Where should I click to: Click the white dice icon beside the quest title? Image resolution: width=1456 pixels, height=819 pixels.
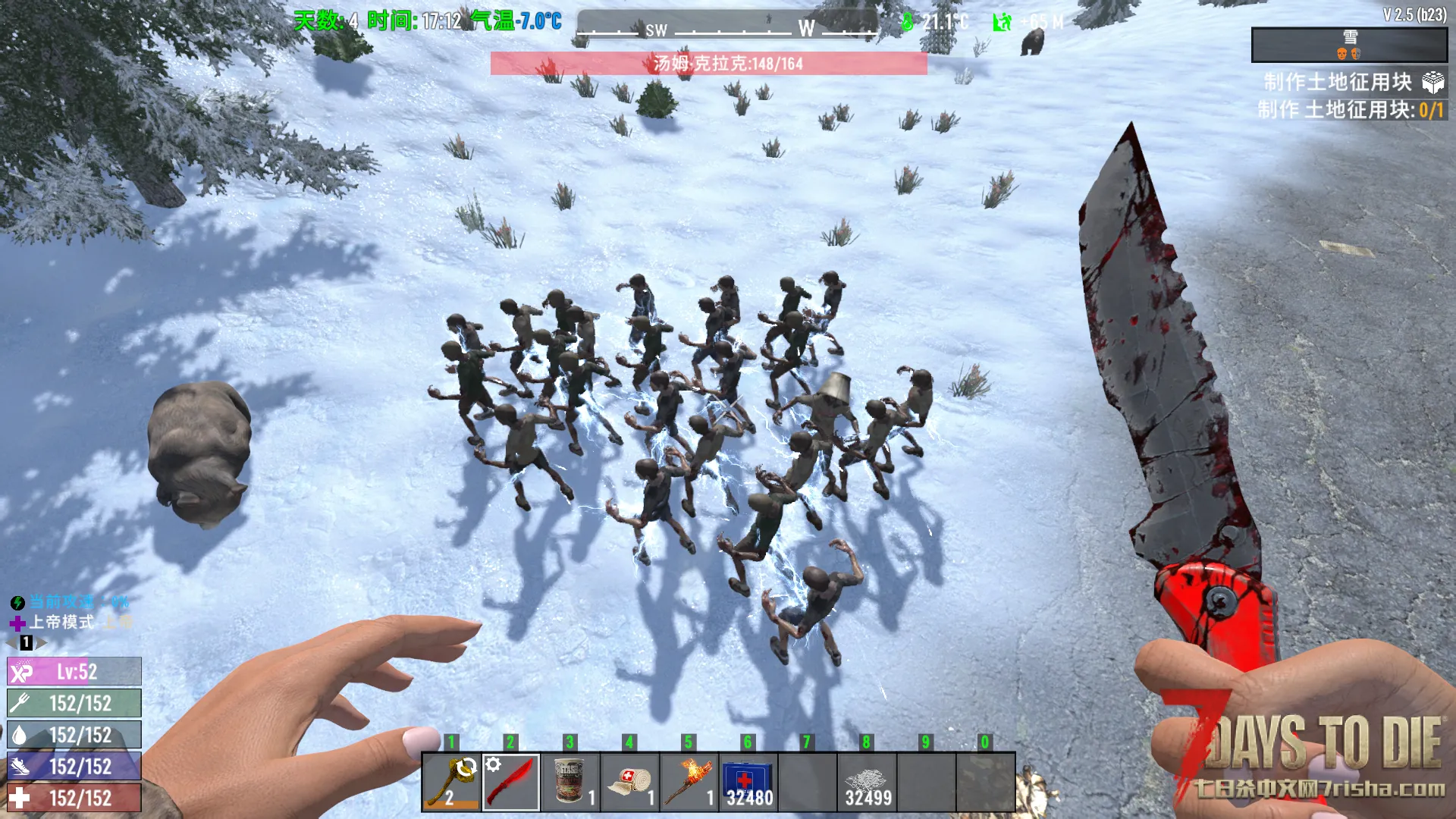1432,82
